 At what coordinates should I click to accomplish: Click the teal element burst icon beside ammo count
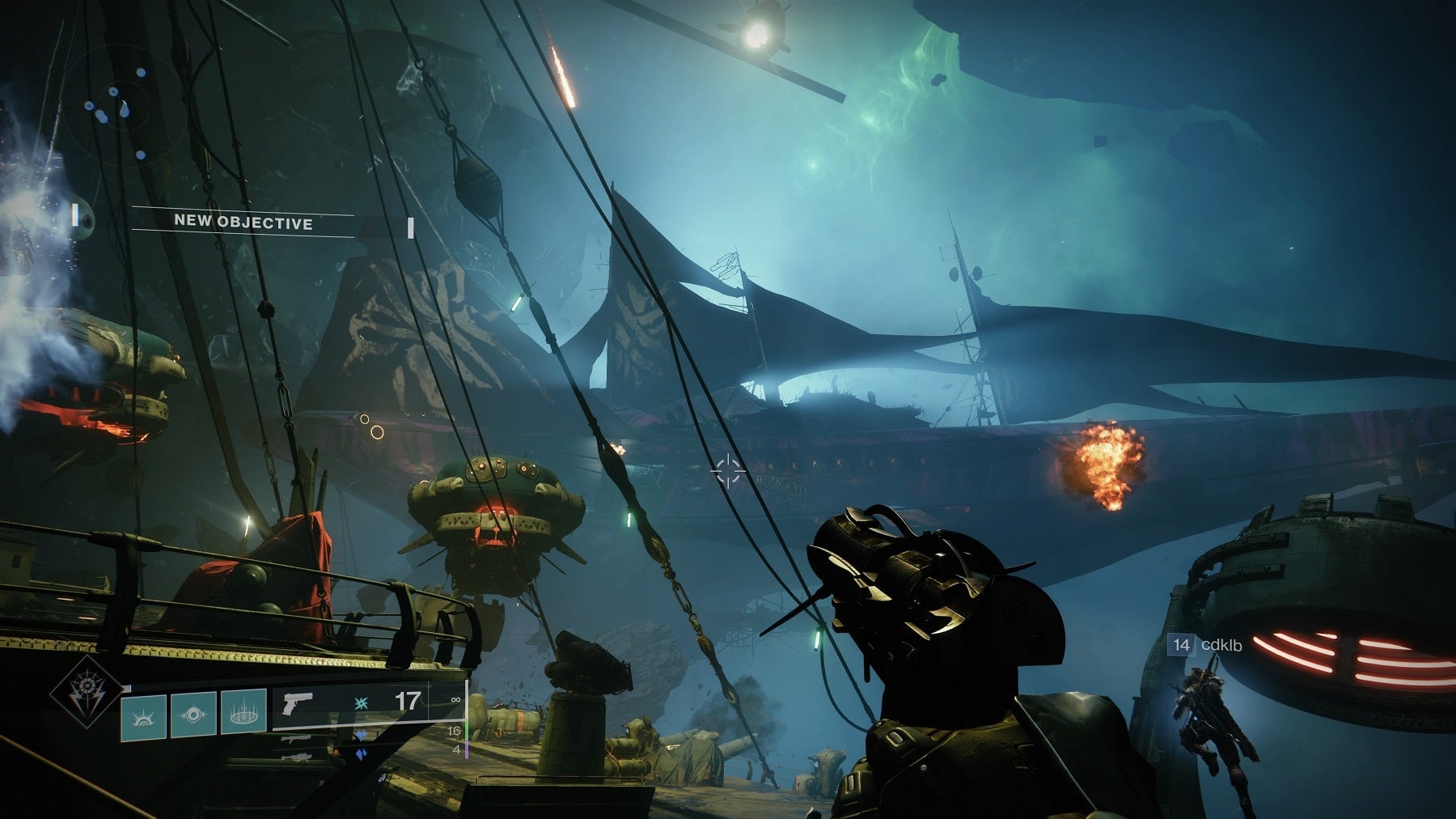click(363, 705)
